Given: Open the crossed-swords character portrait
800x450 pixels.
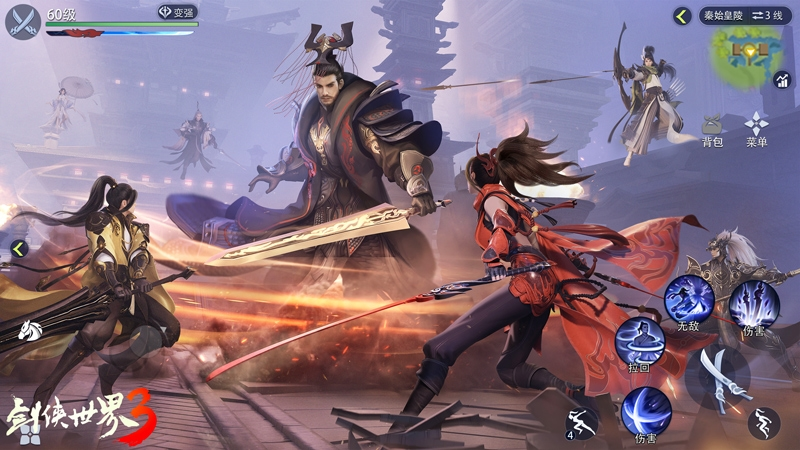Looking at the screenshot, I should tap(24, 21).
